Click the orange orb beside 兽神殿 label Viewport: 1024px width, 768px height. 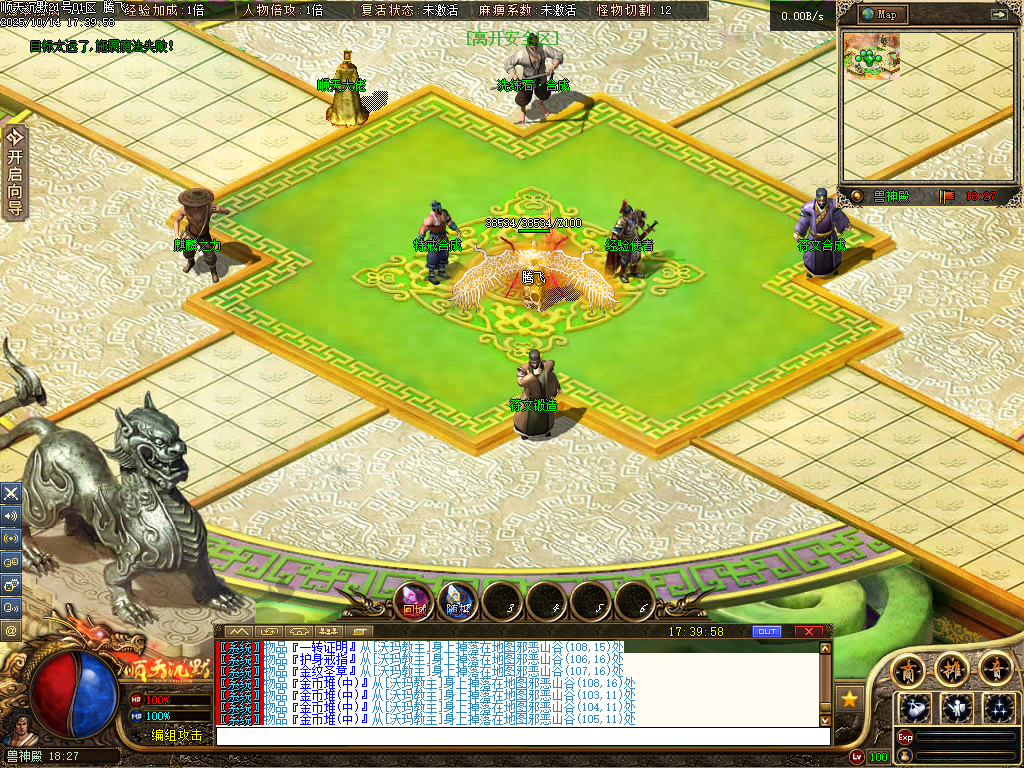856,196
